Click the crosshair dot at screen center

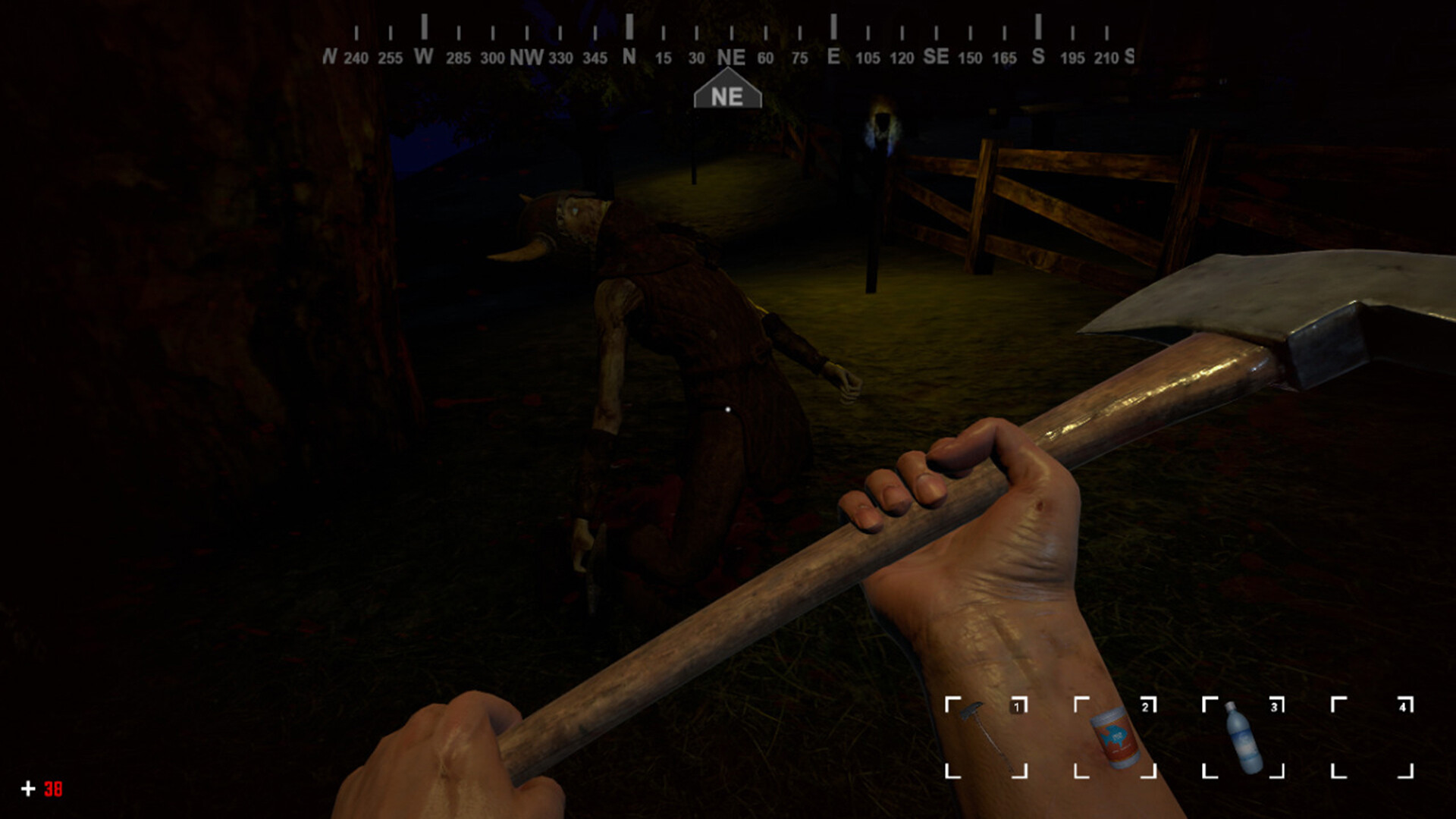pos(726,408)
